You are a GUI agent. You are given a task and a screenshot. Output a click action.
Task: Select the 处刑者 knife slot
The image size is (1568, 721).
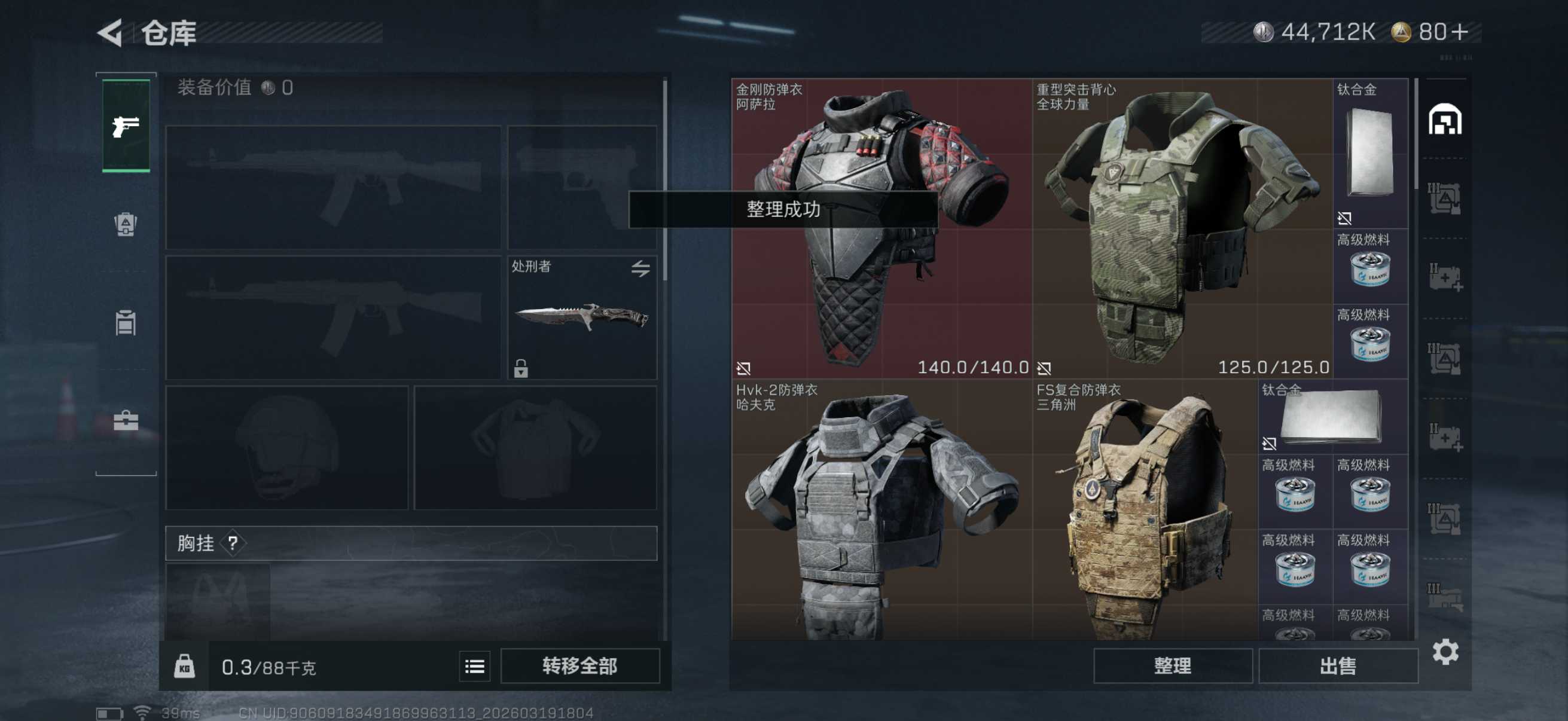(x=581, y=317)
